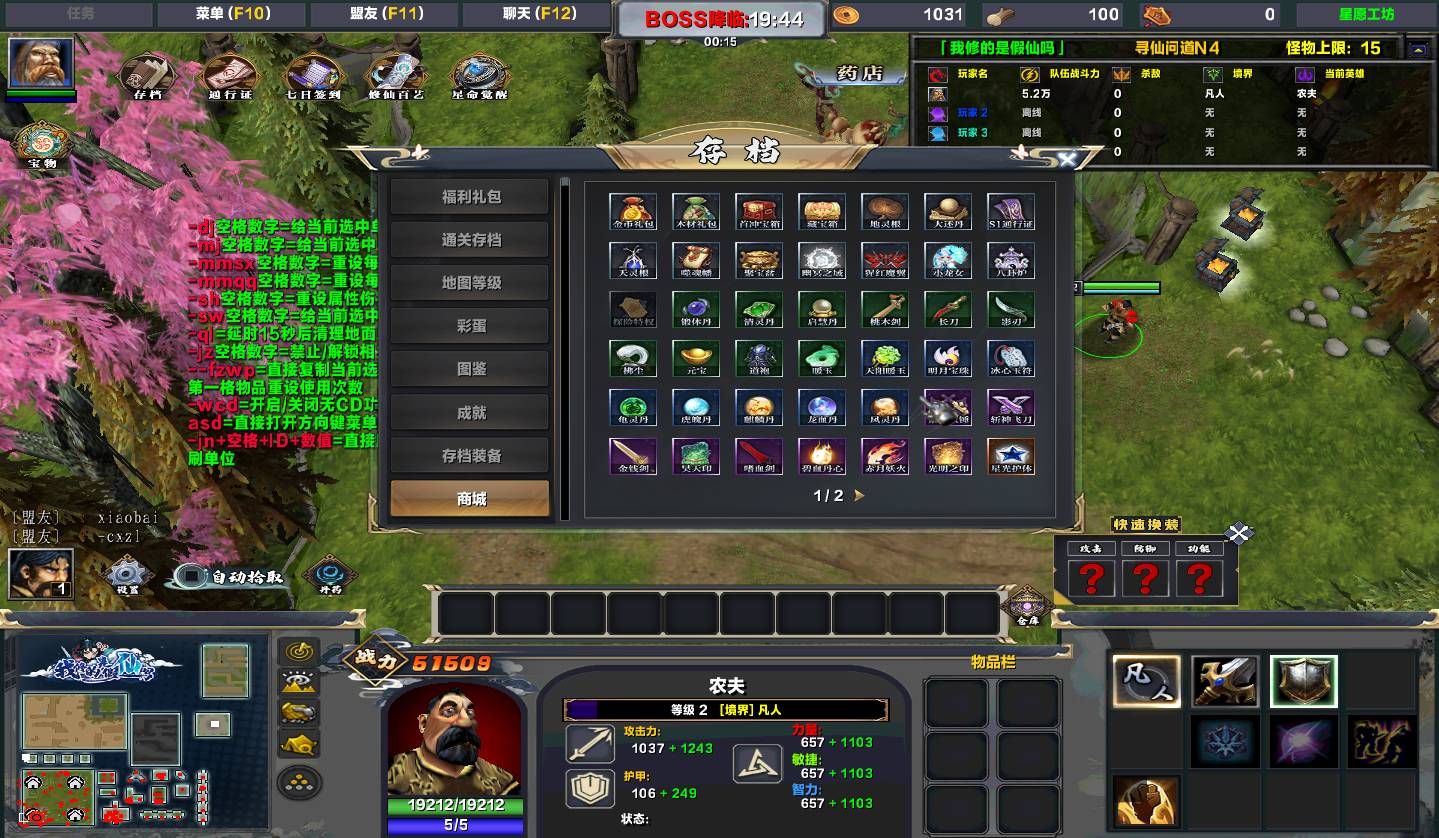
Task: Open the 通关存档 category
Action: (470, 240)
